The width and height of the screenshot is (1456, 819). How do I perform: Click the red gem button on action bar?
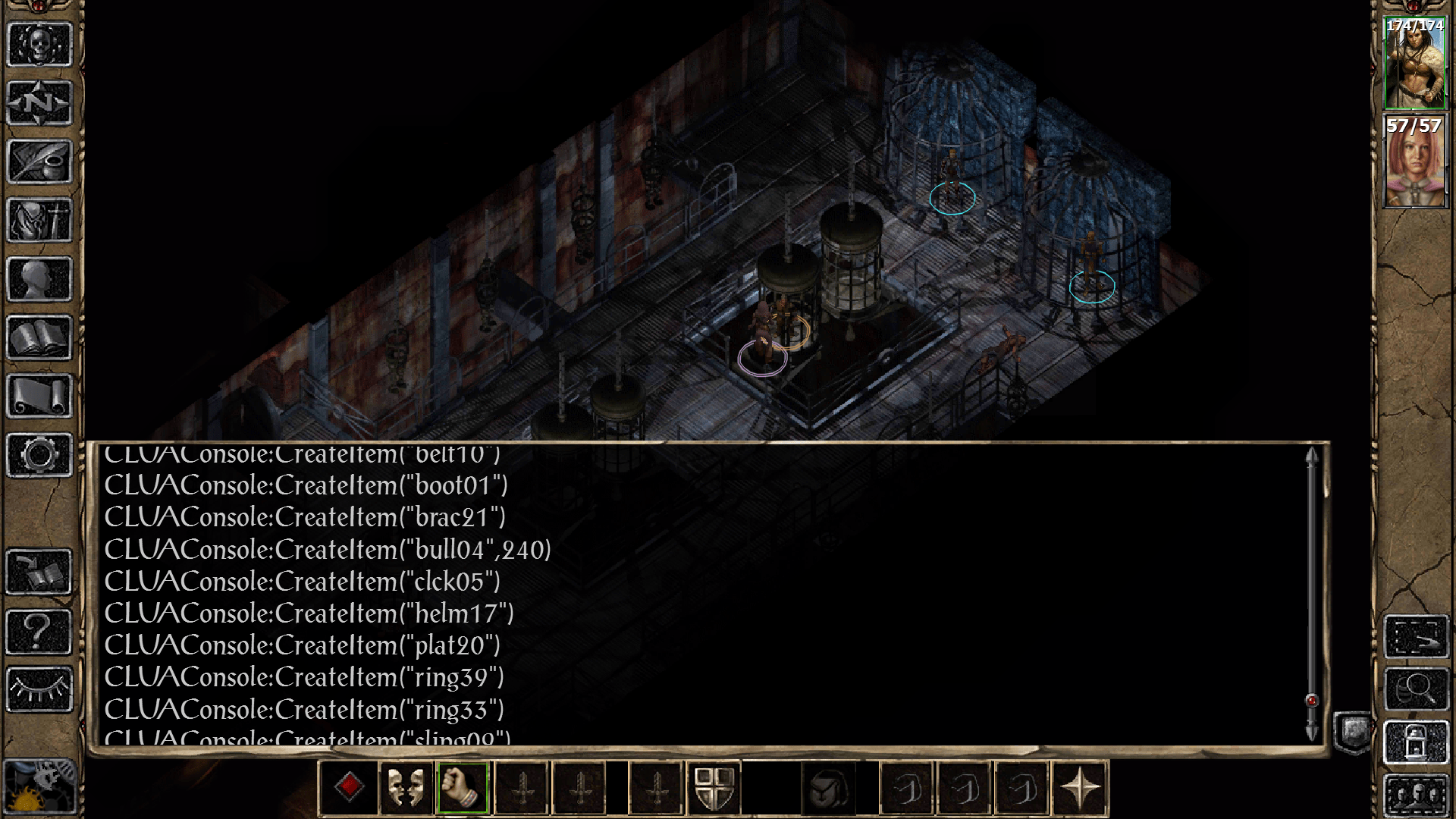click(x=349, y=788)
